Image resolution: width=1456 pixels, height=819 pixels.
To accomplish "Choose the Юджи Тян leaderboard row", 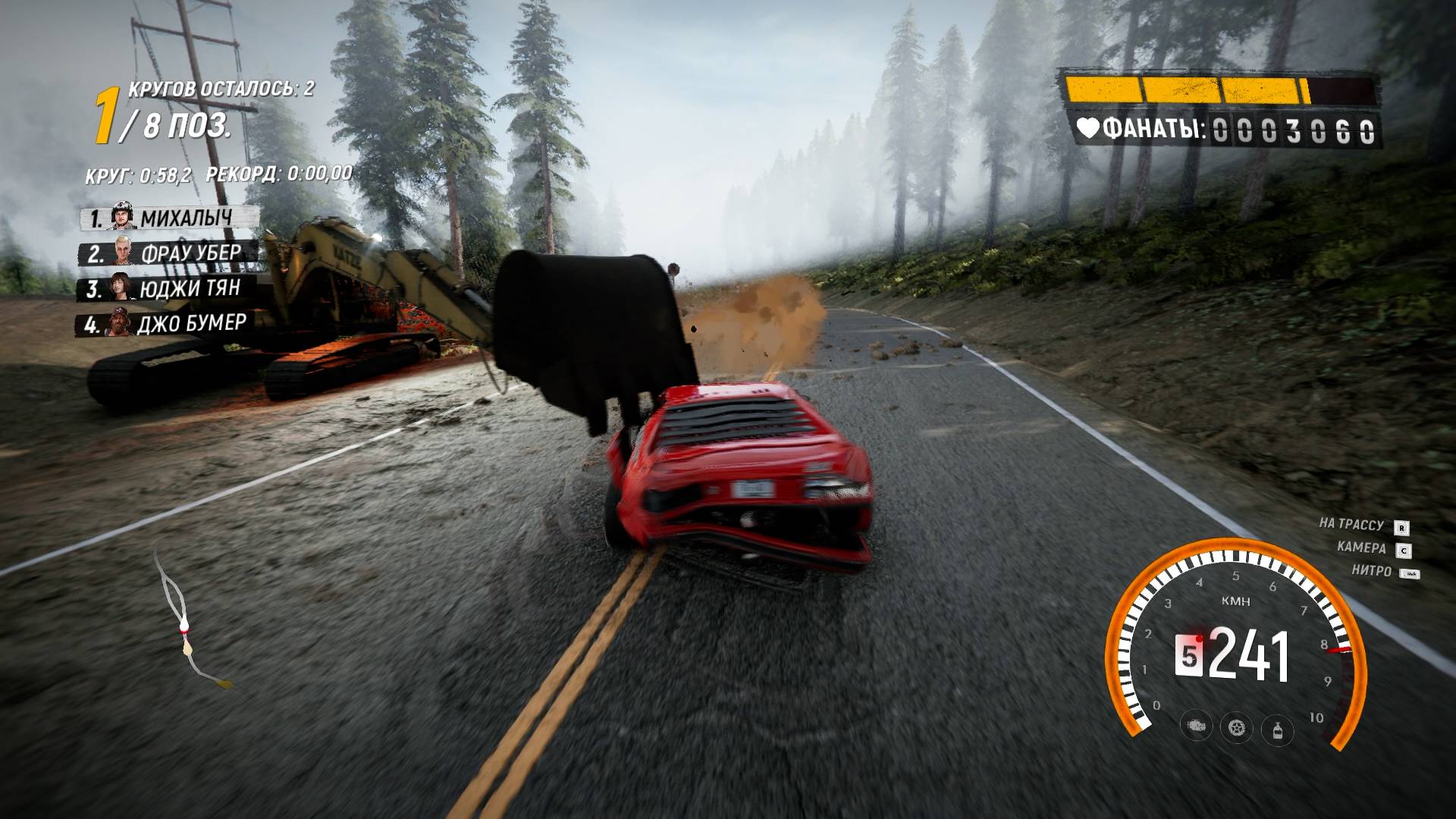I will point(167,289).
